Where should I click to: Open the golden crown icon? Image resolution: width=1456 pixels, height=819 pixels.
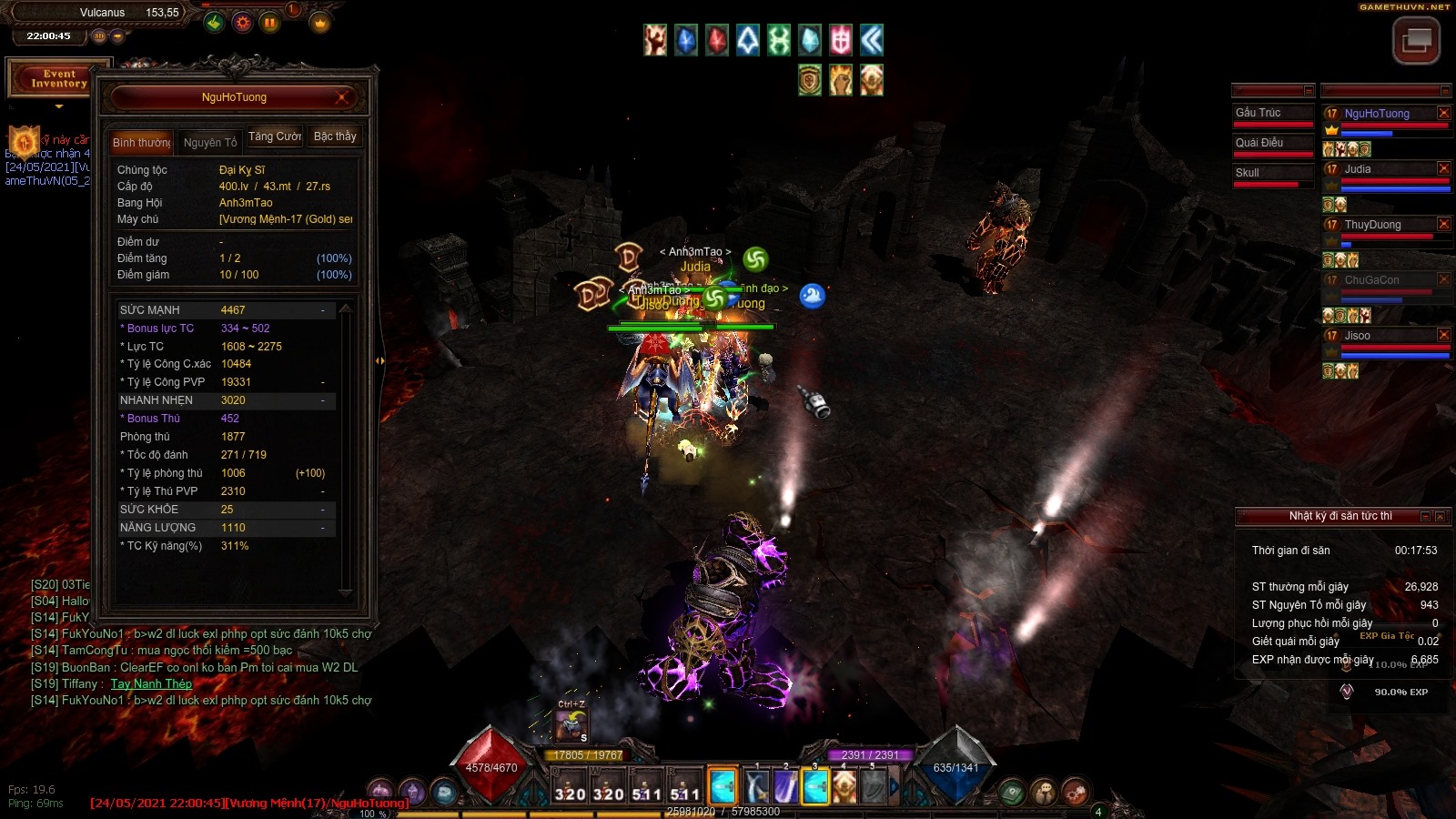[320, 24]
